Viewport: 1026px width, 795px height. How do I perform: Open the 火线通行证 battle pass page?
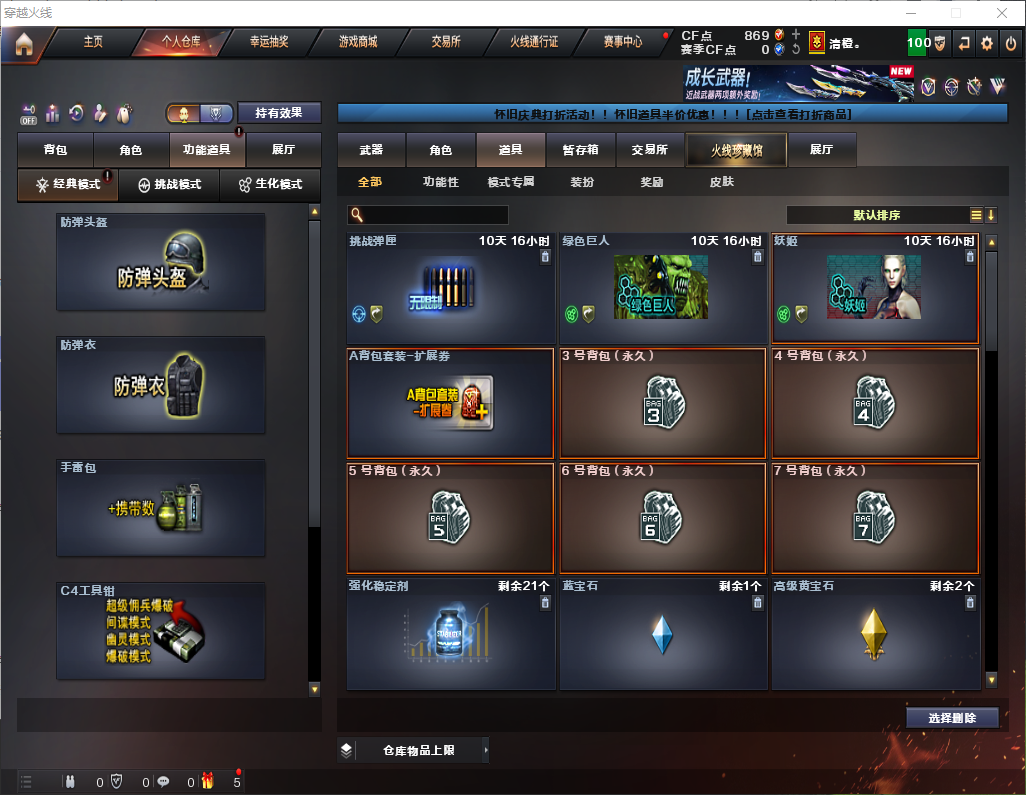click(534, 42)
